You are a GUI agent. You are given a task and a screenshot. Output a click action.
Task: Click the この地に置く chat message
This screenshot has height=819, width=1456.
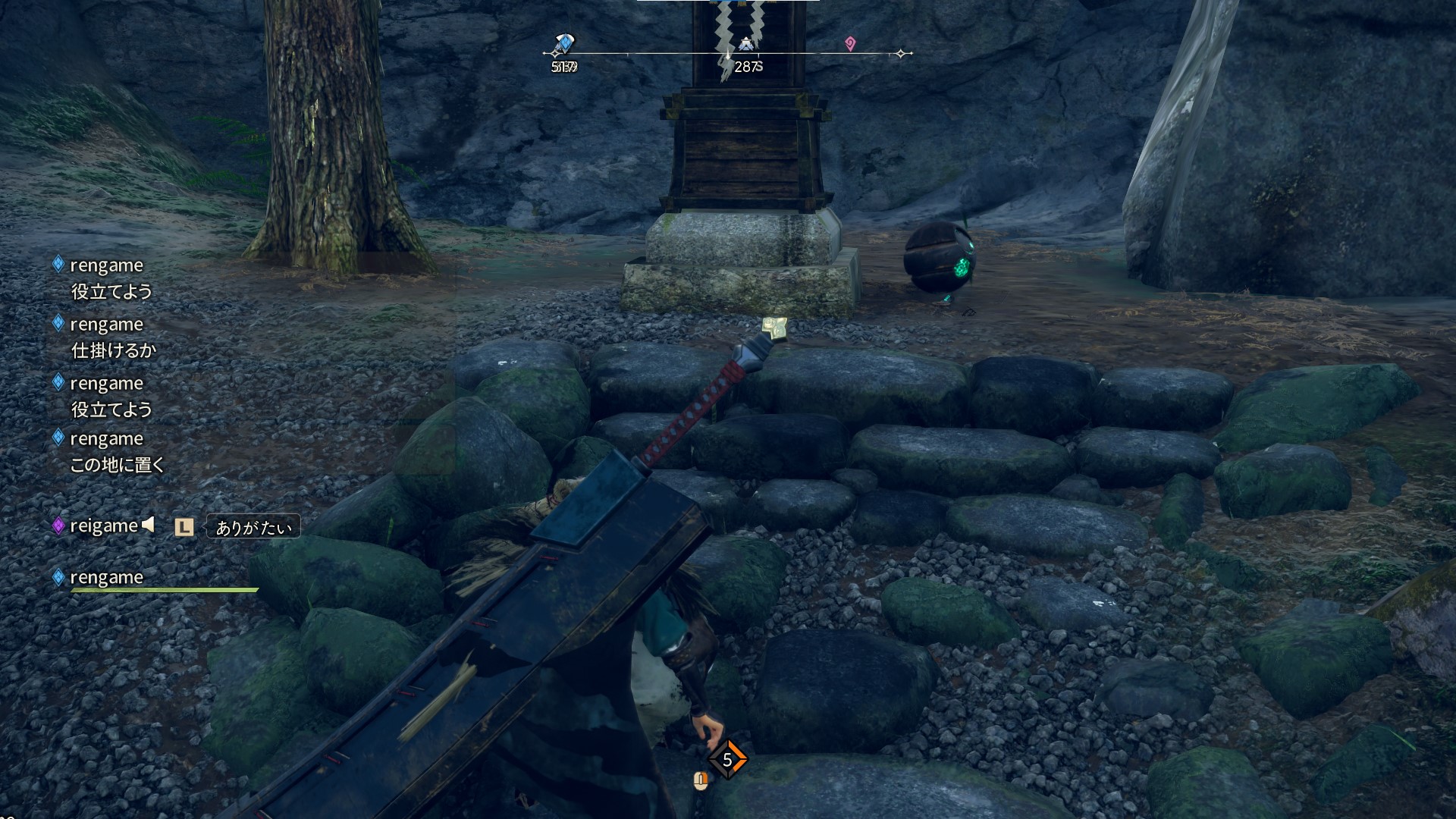coord(118,465)
